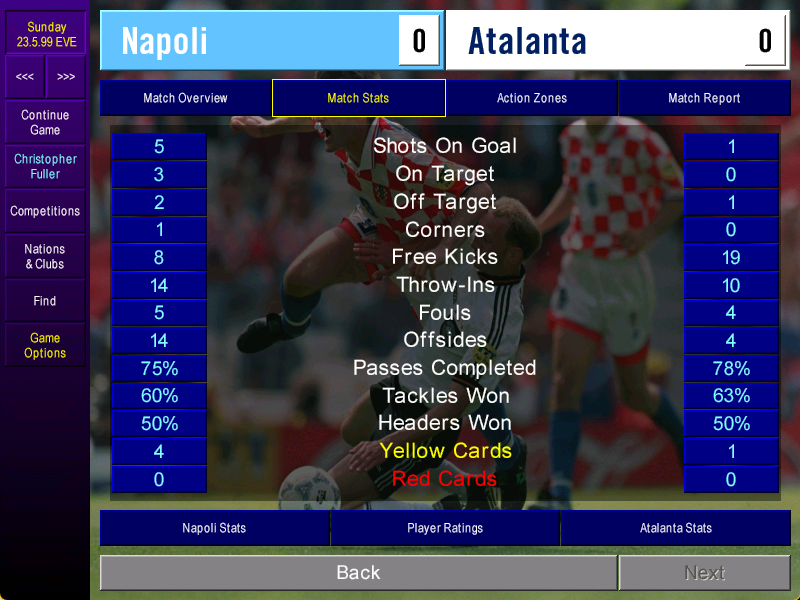Open Game Options
Image resolution: width=800 pixels, height=600 pixels.
[45, 345]
